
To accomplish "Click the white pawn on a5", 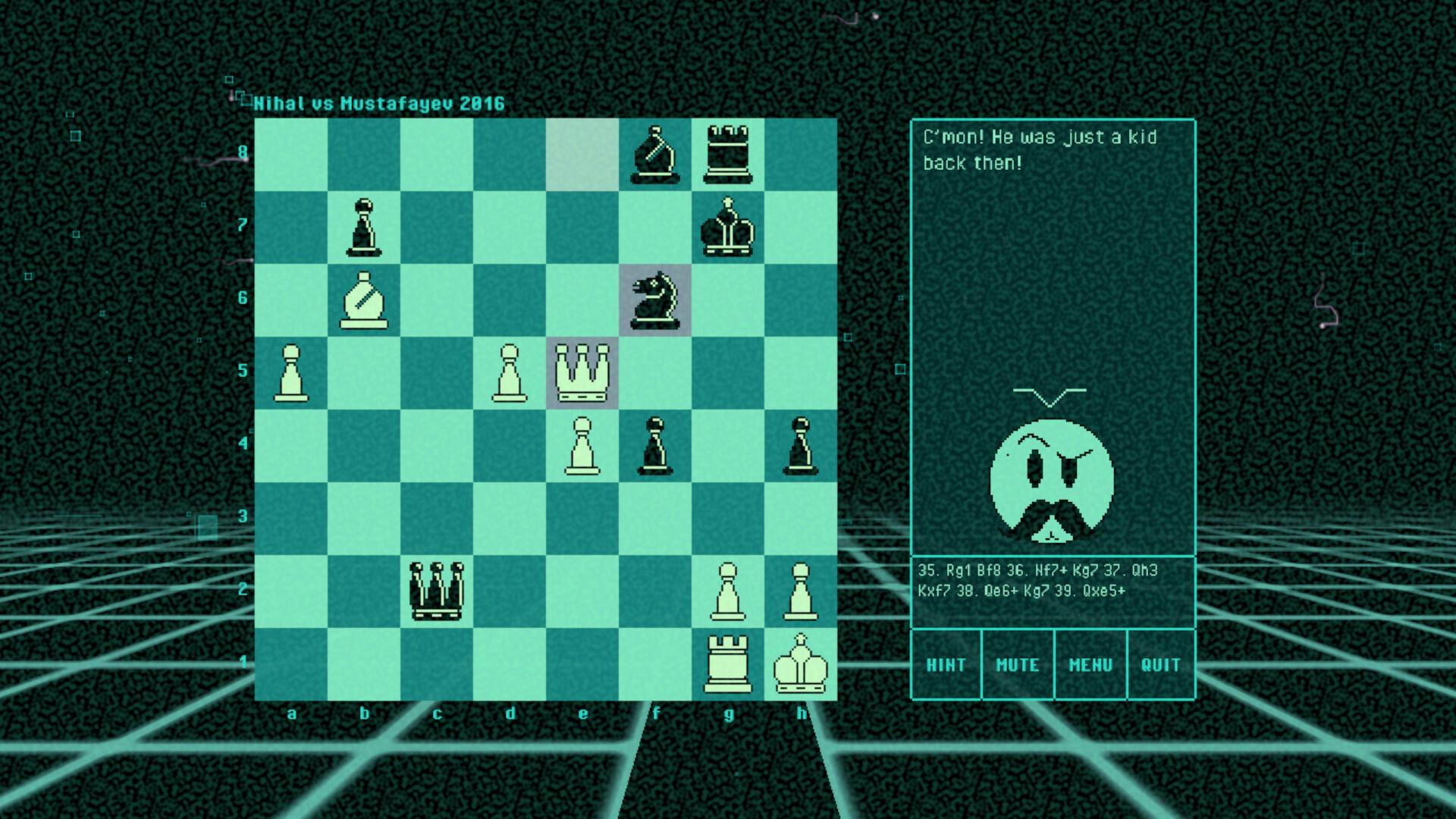I will [x=293, y=372].
